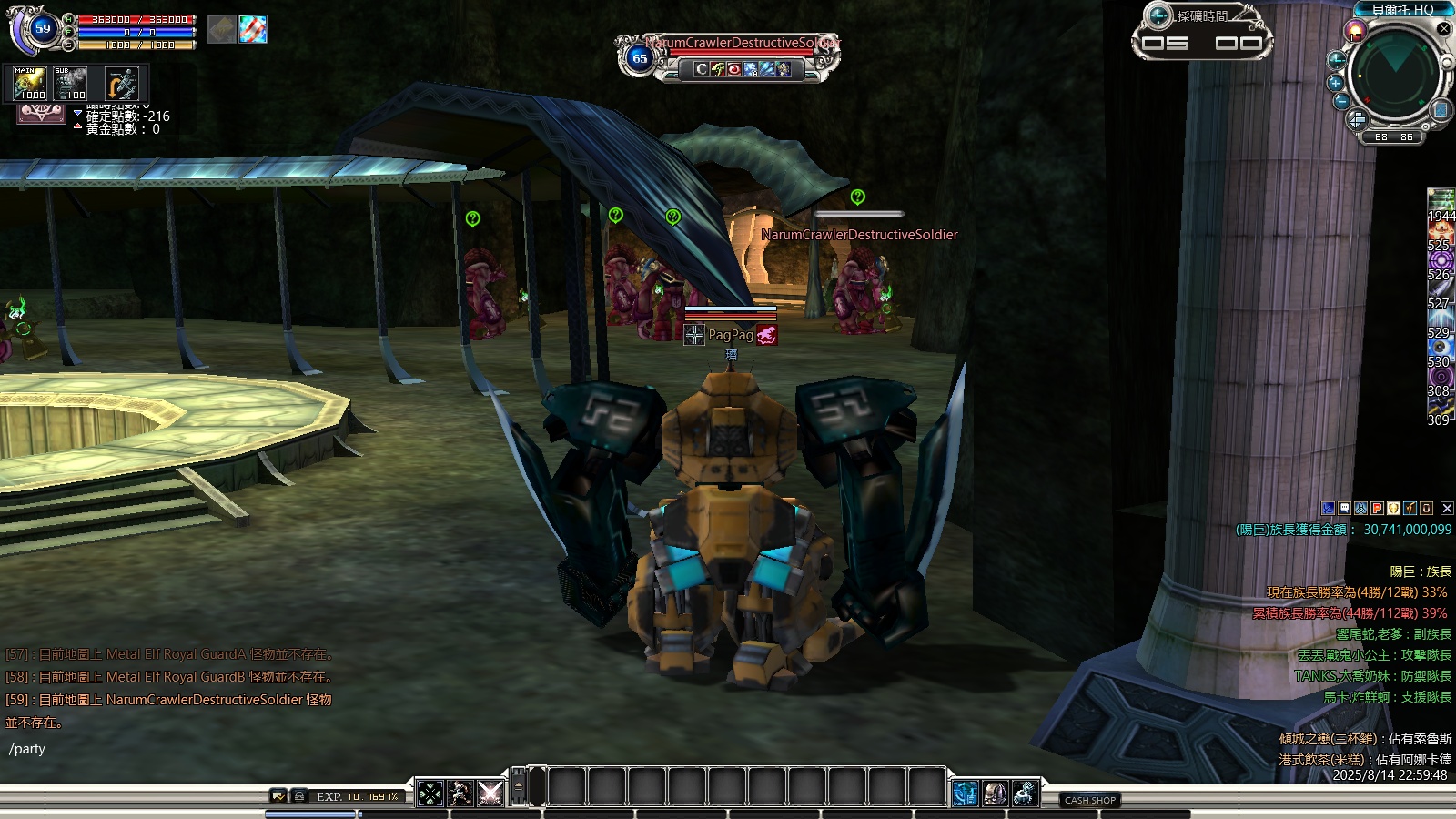
Task: Open the world map icon beside the radar
Action: pos(1440,110)
